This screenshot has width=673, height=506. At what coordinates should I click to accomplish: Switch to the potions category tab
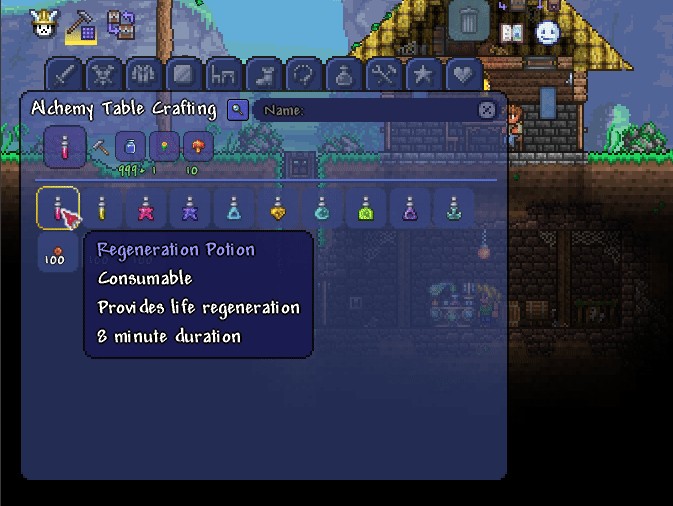pos(344,75)
